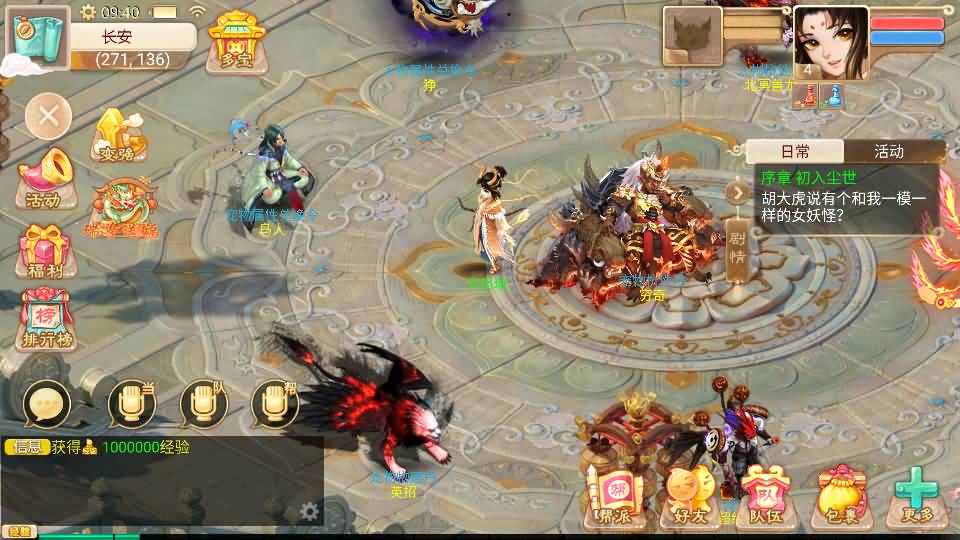Expand the 更多 more options button
Image resolution: width=960 pixels, height=540 pixels.
click(x=914, y=498)
